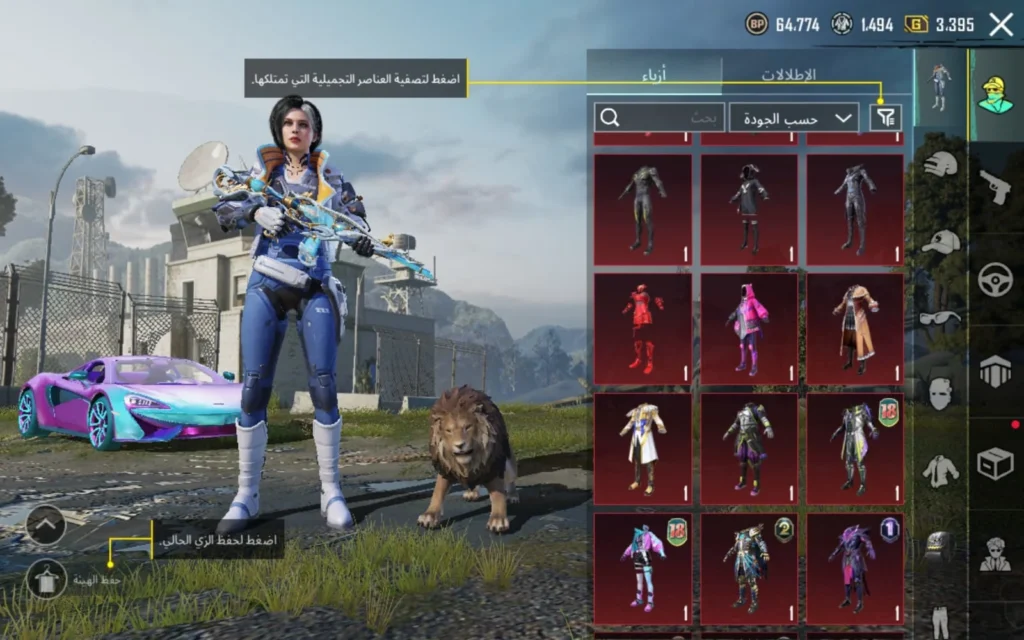Click the round up-arrow button
1024x640 pixels.
pyautogui.click(x=46, y=525)
